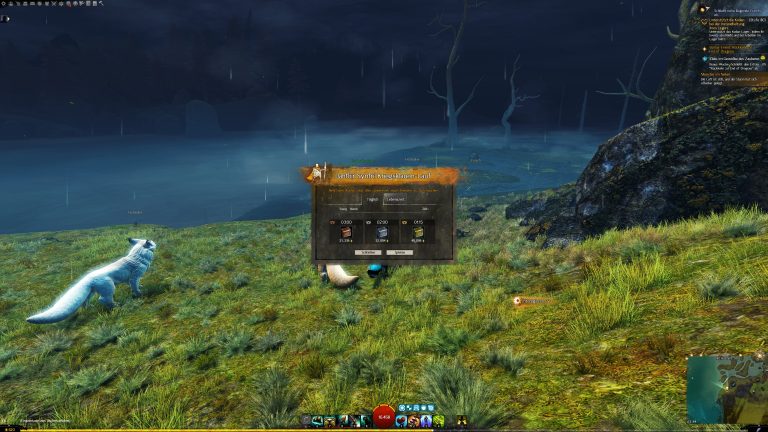Select the gold reward chest

[417, 231]
